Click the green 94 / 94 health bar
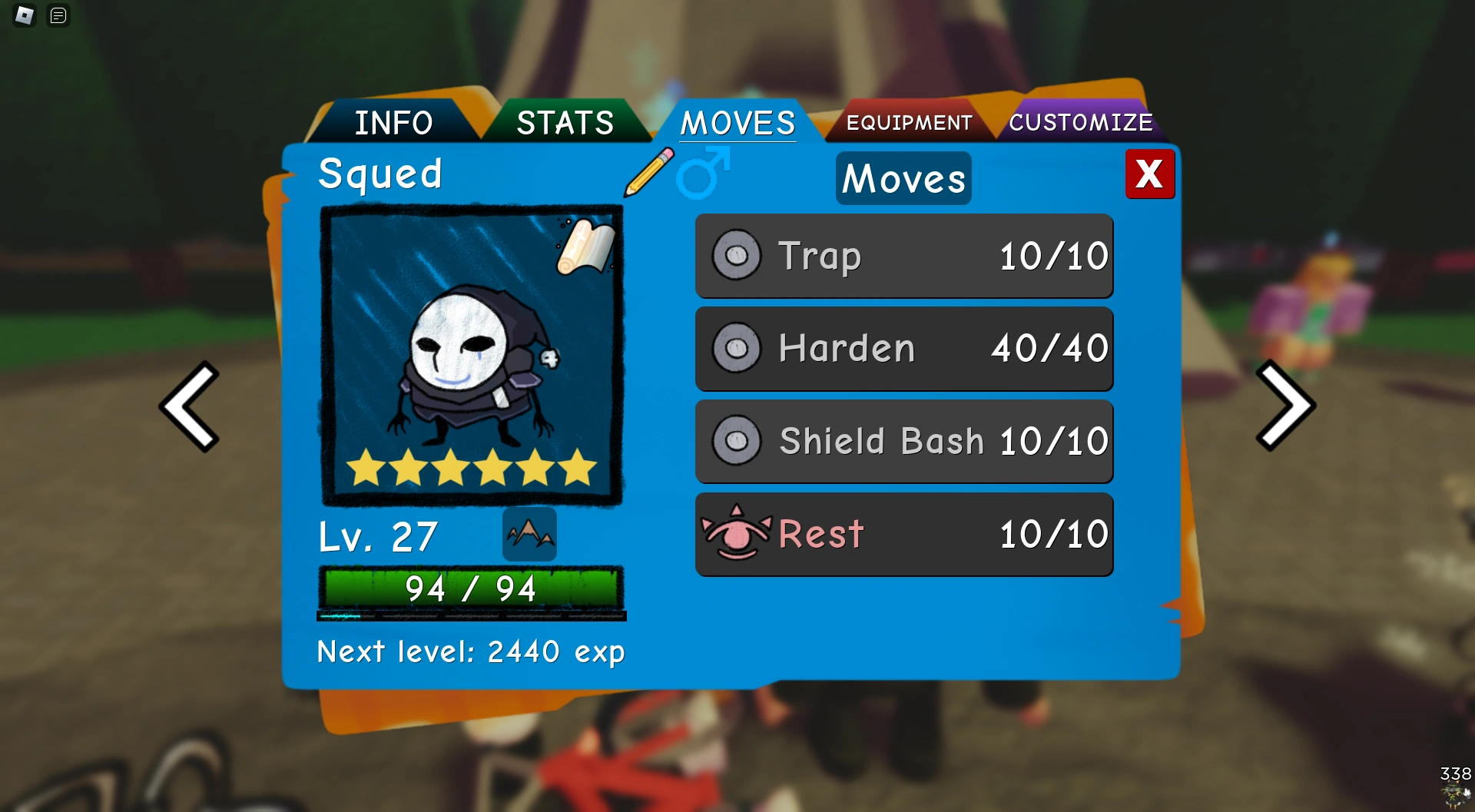1475x812 pixels. (471, 588)
